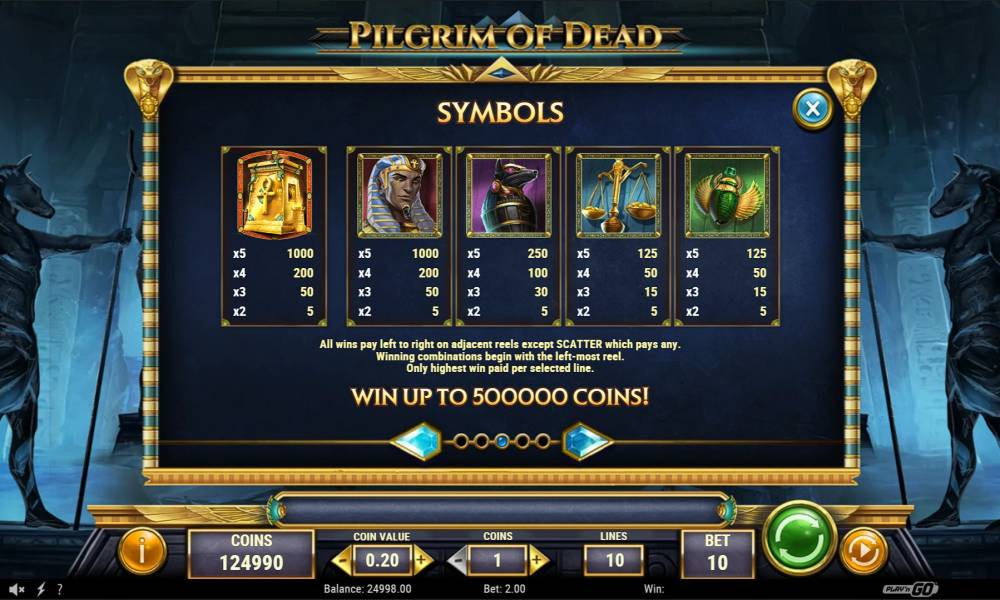The width and height of the screenshot is (1000, 600).
Task: Close the Symbols paytable window
Action: 813,109
